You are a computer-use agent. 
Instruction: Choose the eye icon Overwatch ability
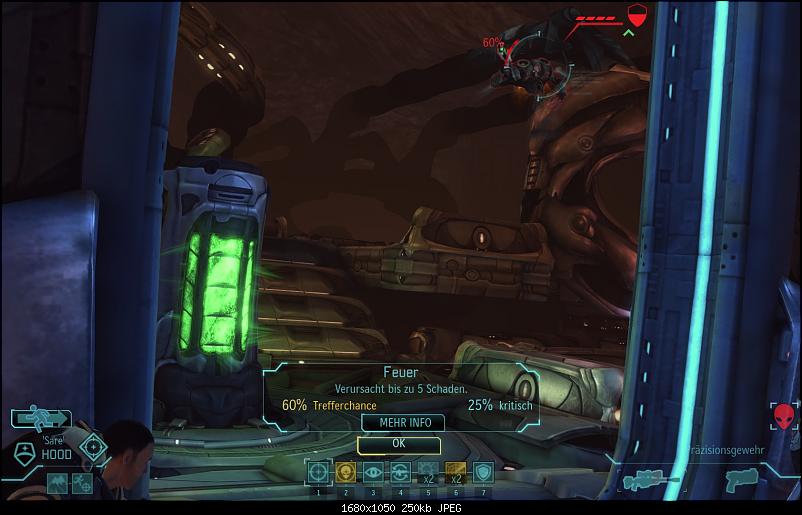(374, 472)
